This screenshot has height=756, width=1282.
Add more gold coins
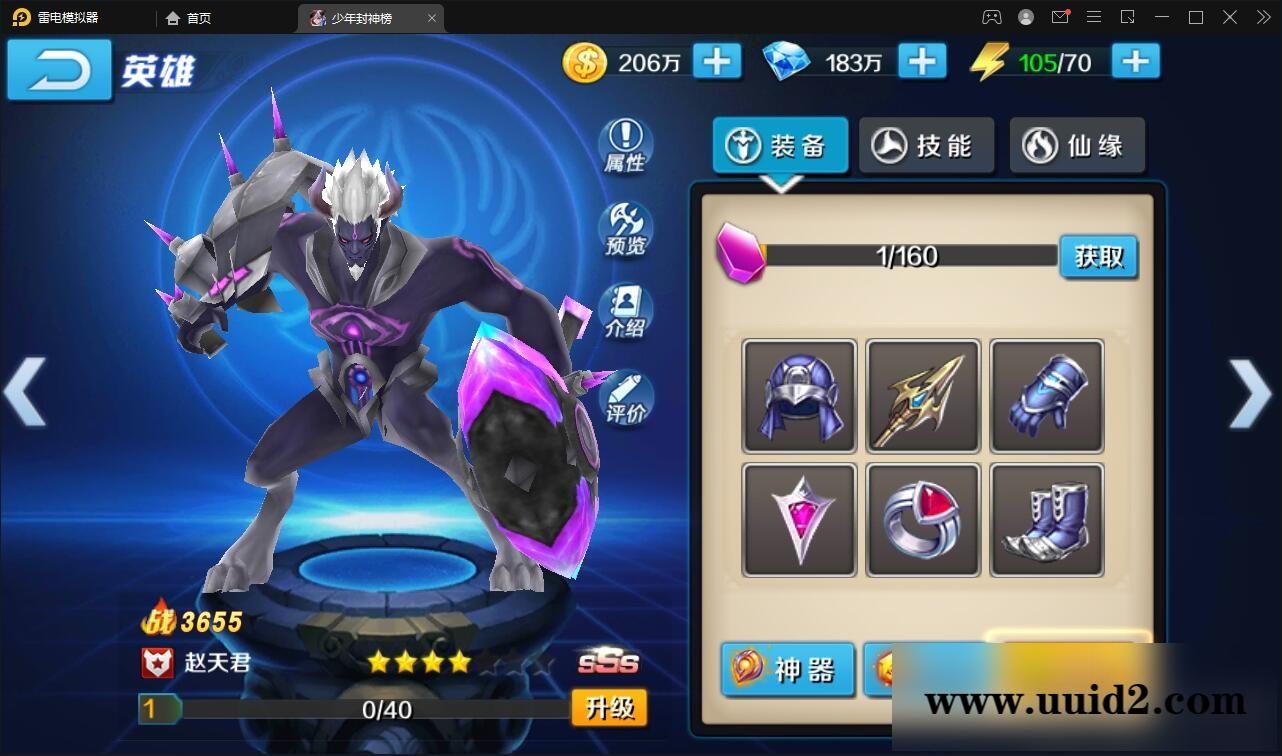pyautogui.click(x=716, y=62)
